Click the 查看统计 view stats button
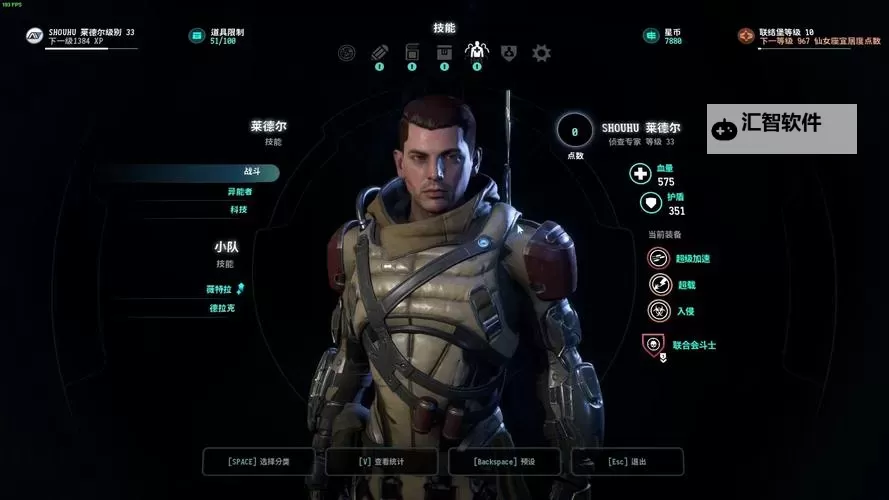 point(382,461)
